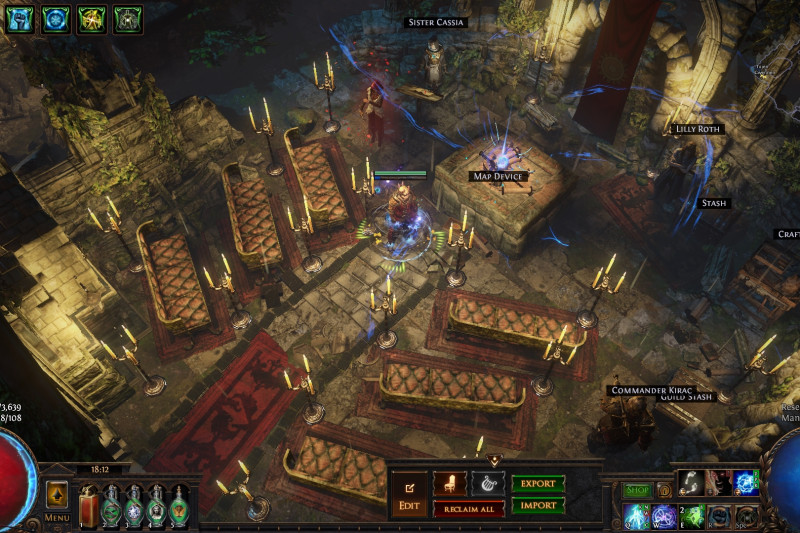Image resolution: width=800 pixels, height=533 pixels.
Task: Use the green flask in slot 4
Action: tap(157, 504)
